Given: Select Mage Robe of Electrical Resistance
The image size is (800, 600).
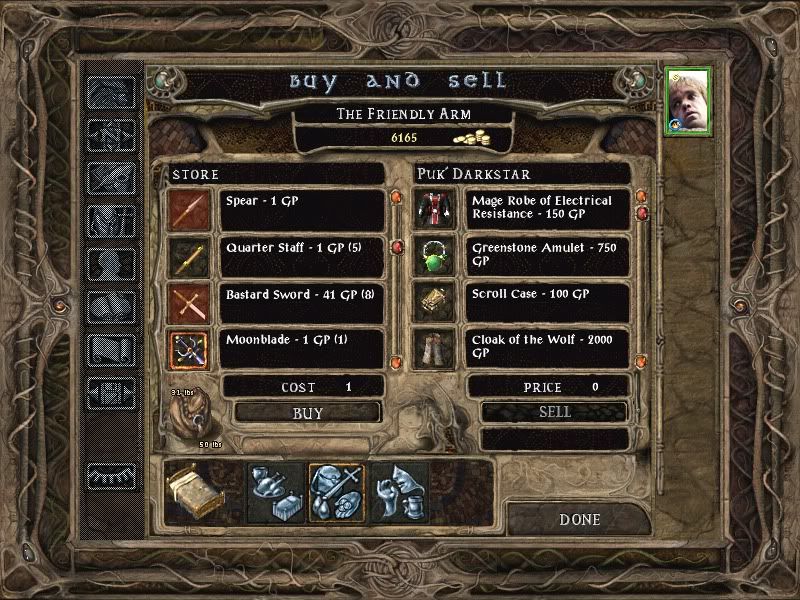Looking at the screenshot, I should pyautogui.click(x=547, y=209).
